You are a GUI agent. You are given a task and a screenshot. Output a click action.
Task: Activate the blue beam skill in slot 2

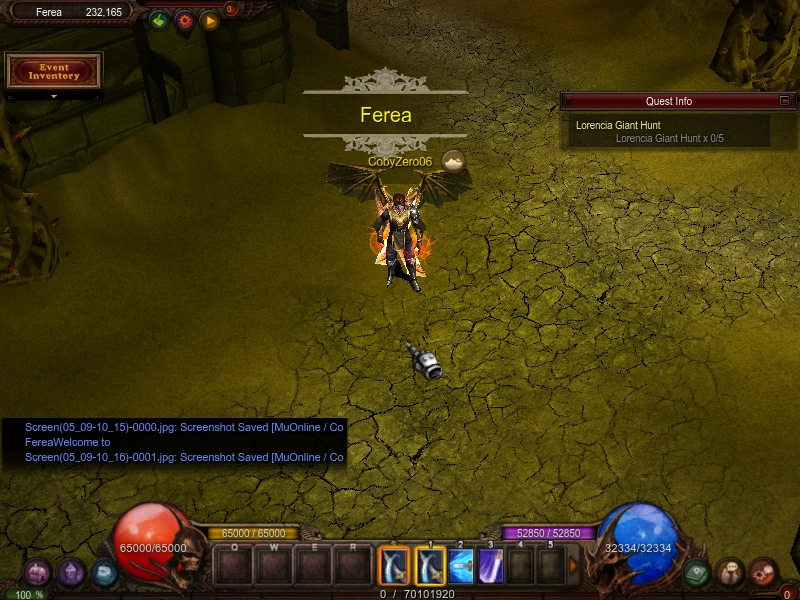461,566
